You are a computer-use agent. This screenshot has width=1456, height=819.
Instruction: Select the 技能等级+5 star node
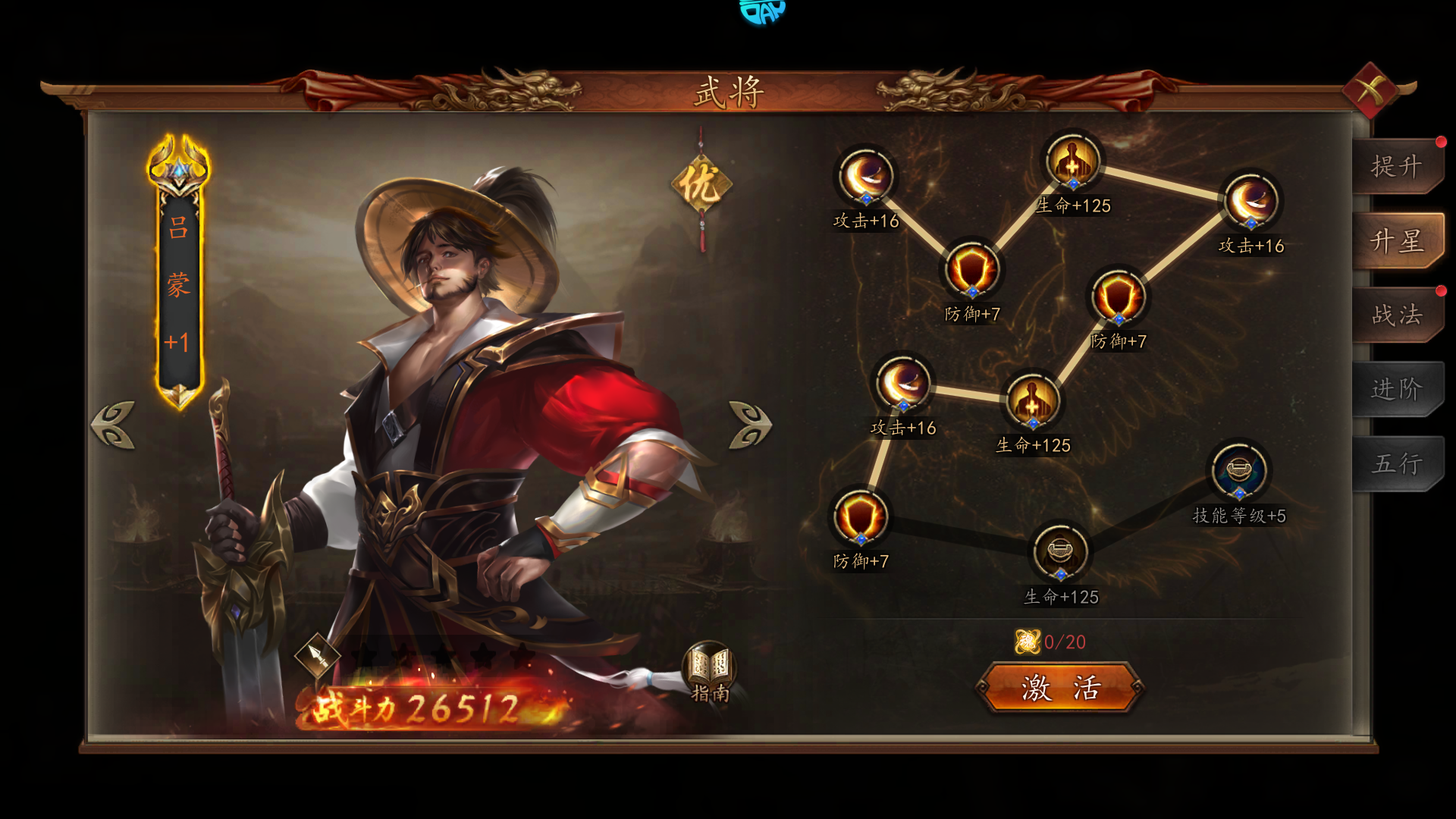[x=1238, y=472]
